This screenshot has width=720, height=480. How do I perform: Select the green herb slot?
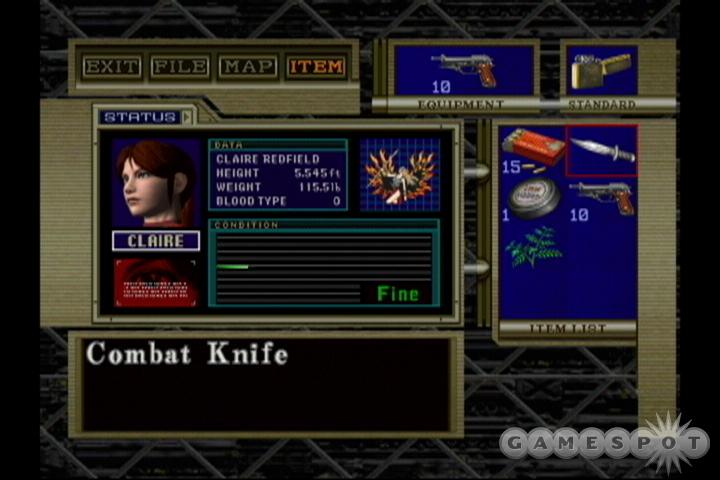pyautogui.click(x=533, y=246)
